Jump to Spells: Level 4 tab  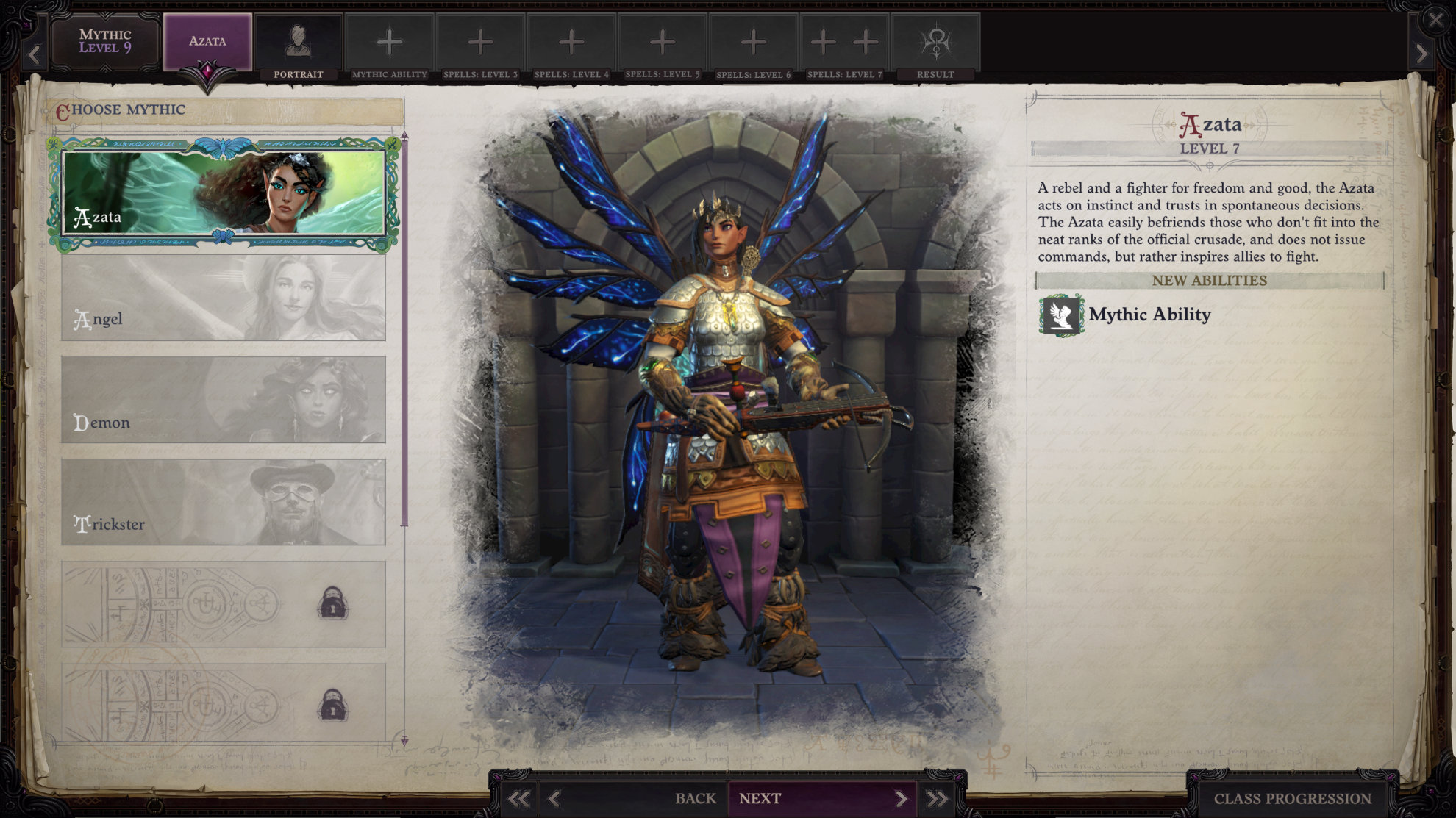(x=571, y=47)
